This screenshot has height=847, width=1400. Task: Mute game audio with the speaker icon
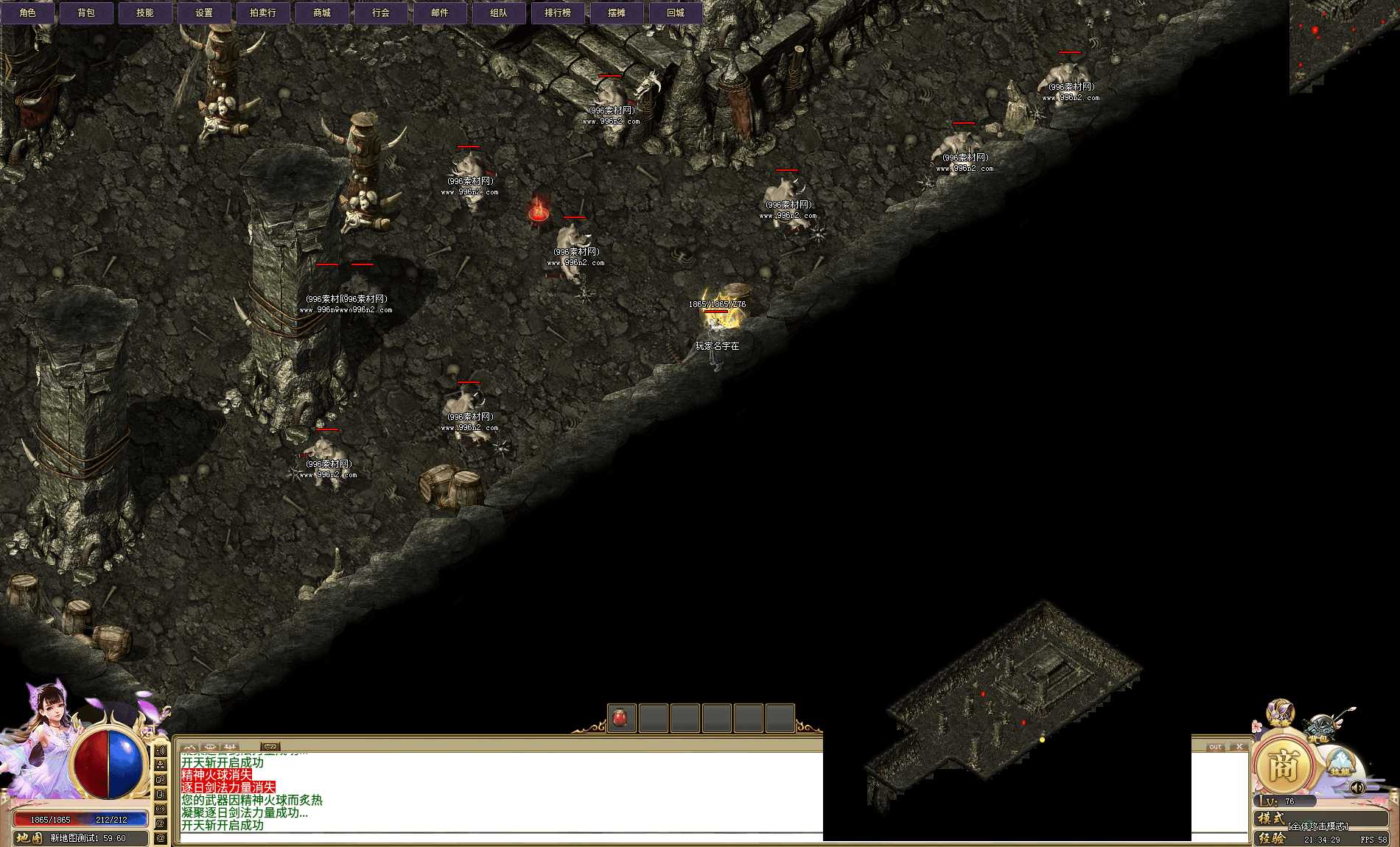pos(1357,789)
